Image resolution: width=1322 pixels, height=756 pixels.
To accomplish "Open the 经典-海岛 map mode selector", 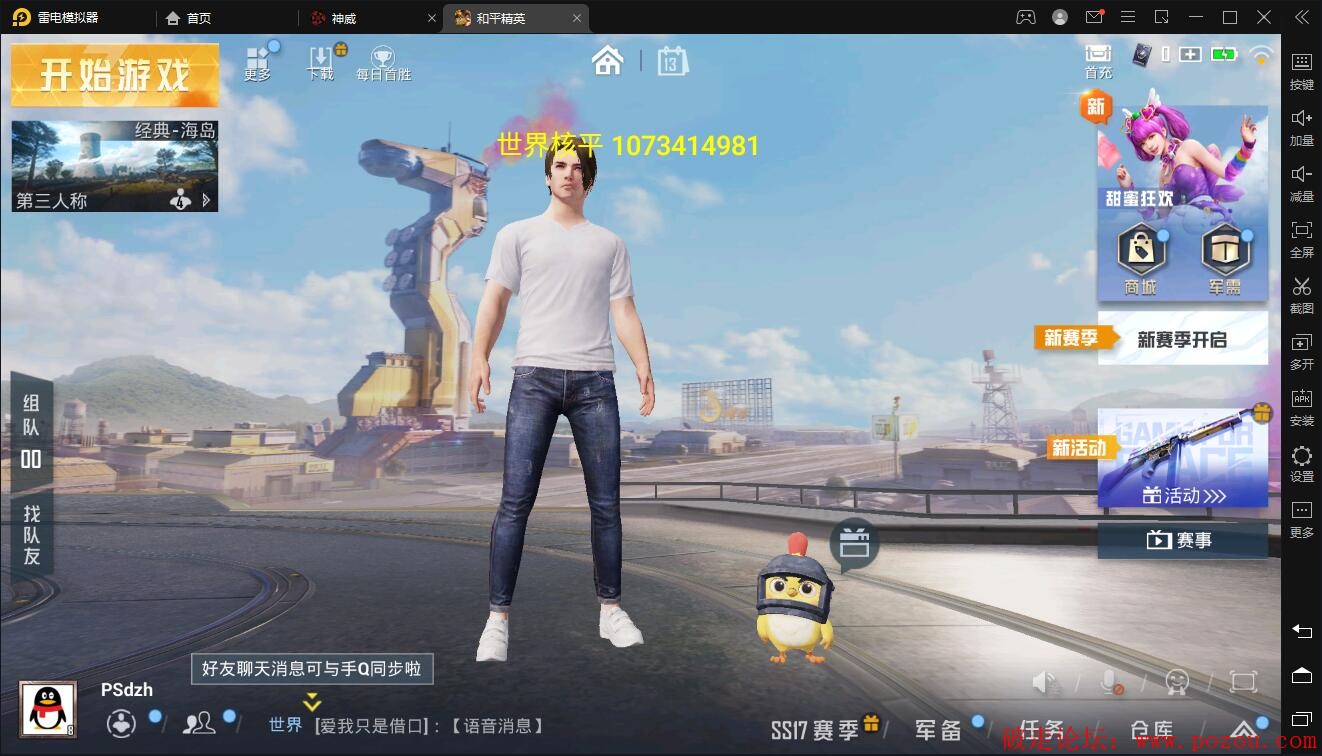I will (x=115, y=166).
